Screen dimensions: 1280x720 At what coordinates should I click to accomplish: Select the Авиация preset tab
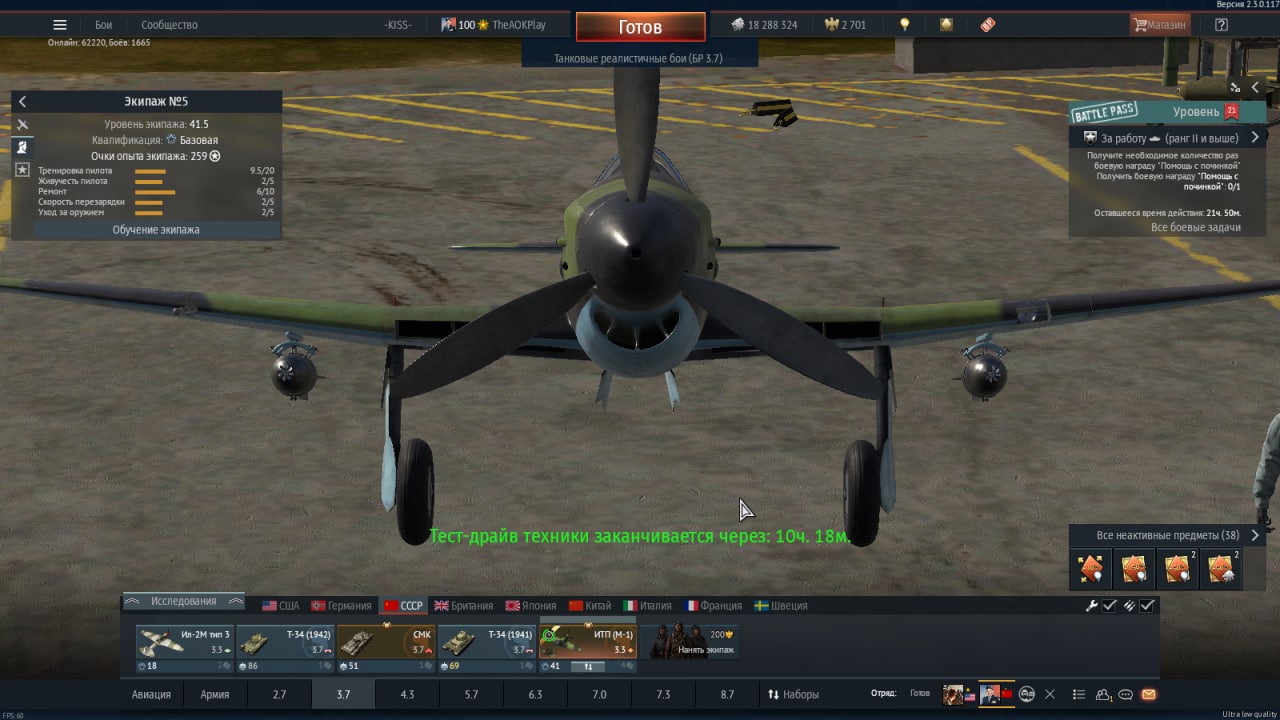pos(151,694)
